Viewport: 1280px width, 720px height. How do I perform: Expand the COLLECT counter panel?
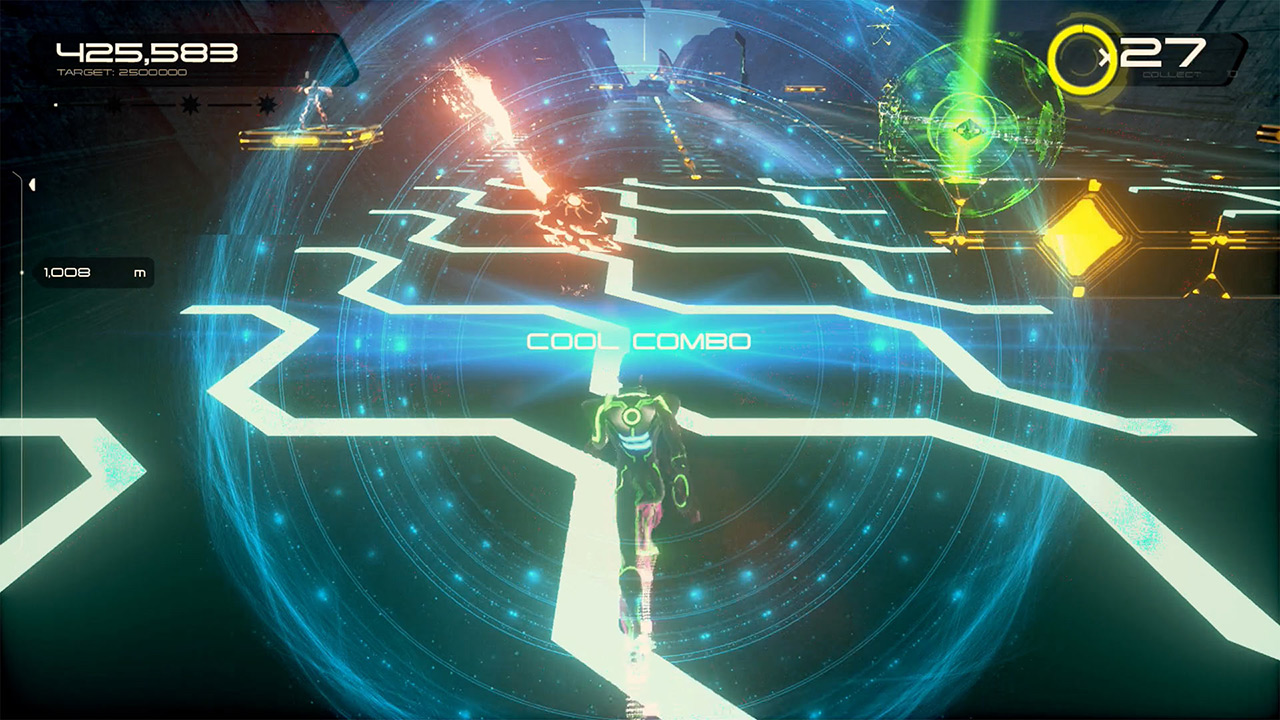click(x=1170, y=75)
